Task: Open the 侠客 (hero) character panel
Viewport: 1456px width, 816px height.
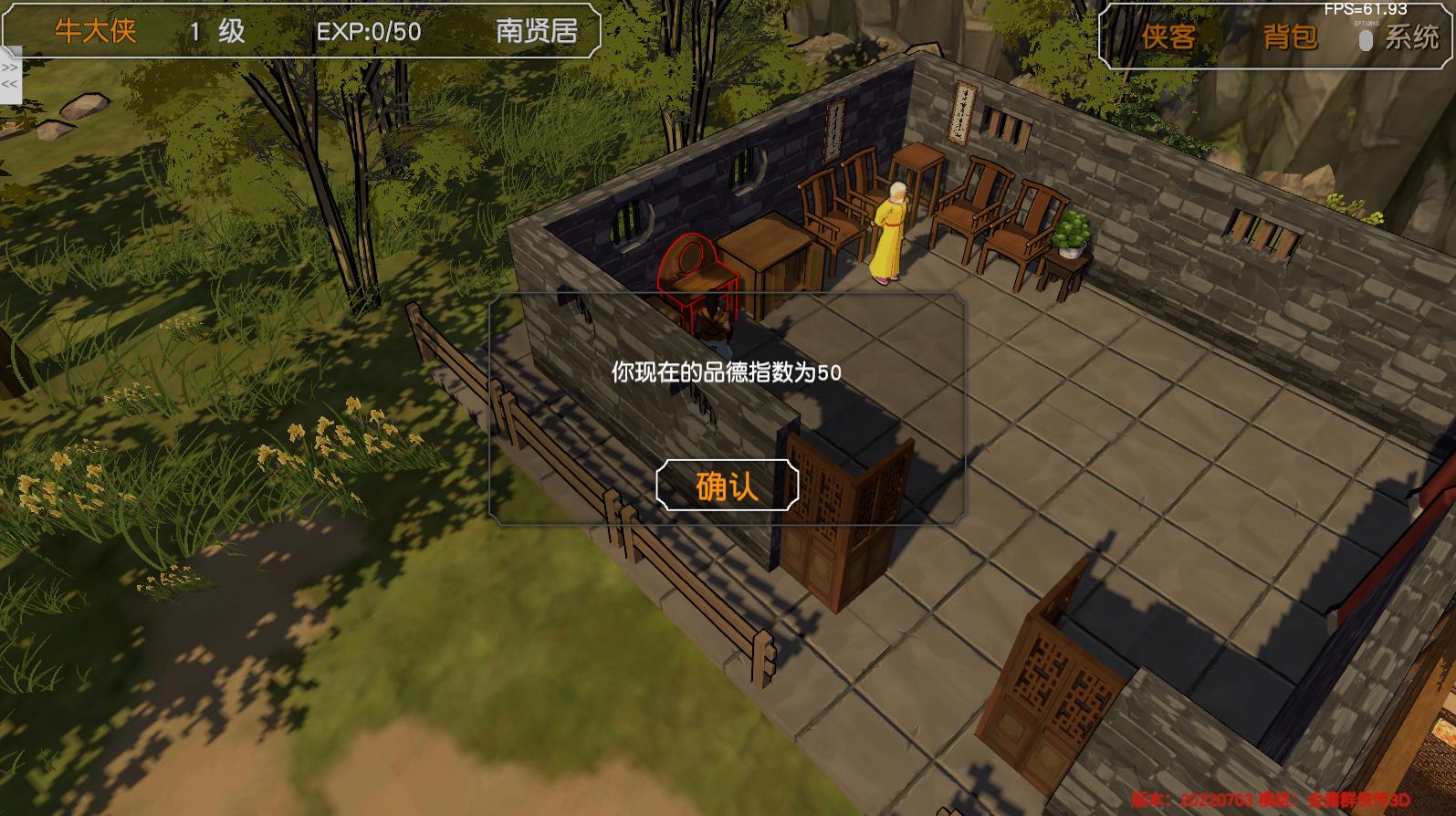Action: (x=1169, y=39)
